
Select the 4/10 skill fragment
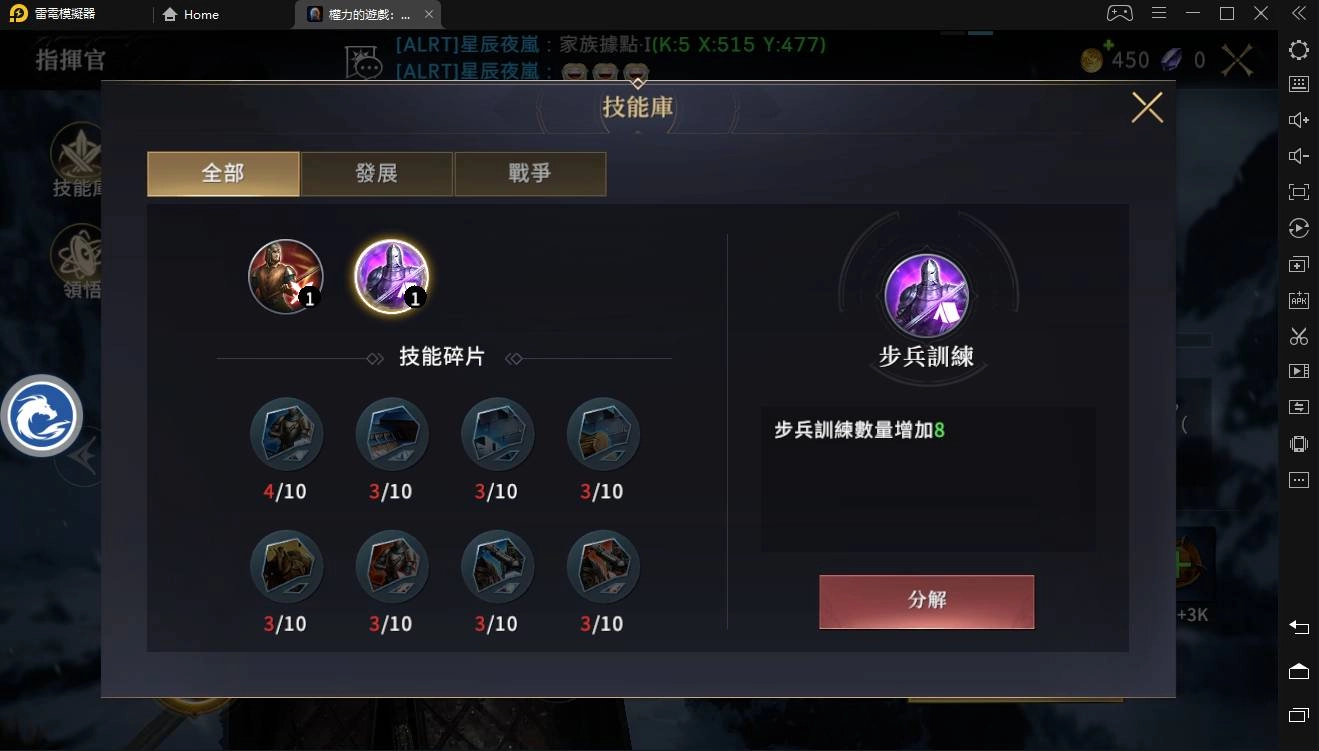(286, 434)
